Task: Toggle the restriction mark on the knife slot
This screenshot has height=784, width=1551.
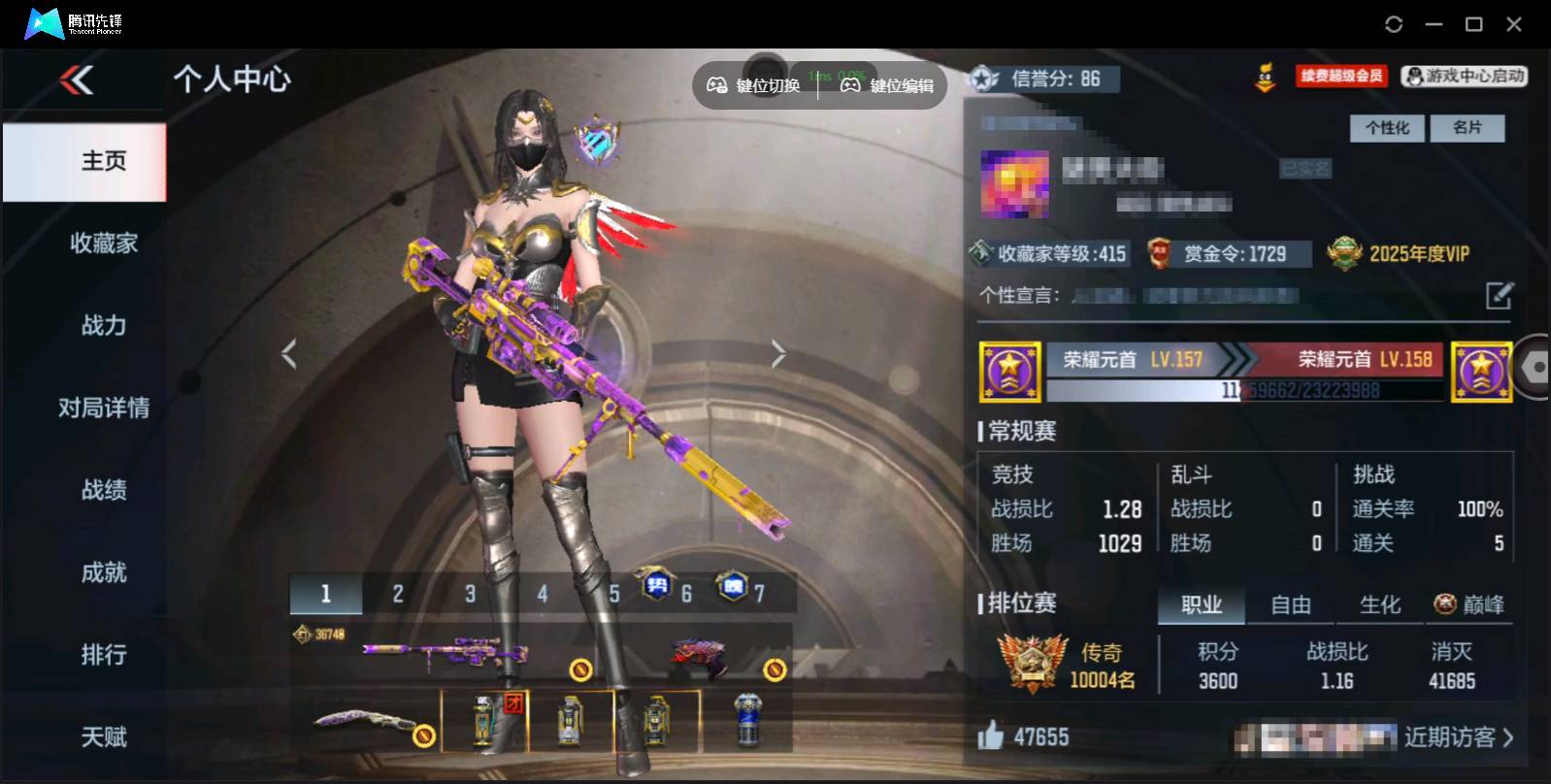Action: [424, 736]
